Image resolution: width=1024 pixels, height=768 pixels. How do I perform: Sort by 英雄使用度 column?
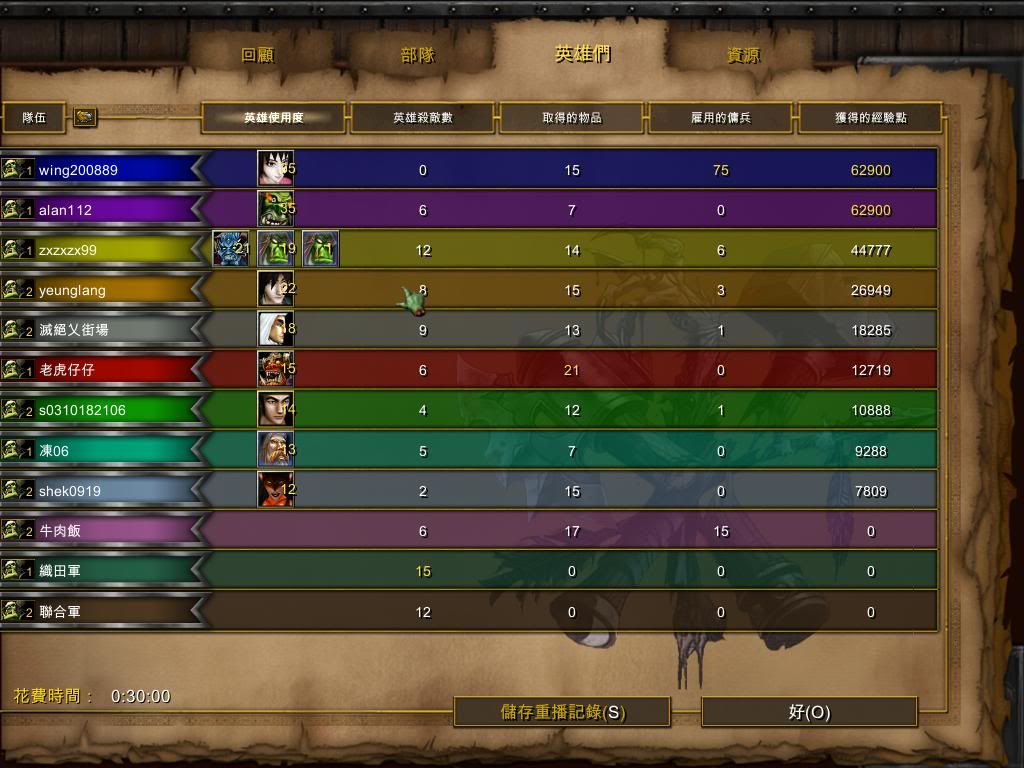click(x=273, y=118)
